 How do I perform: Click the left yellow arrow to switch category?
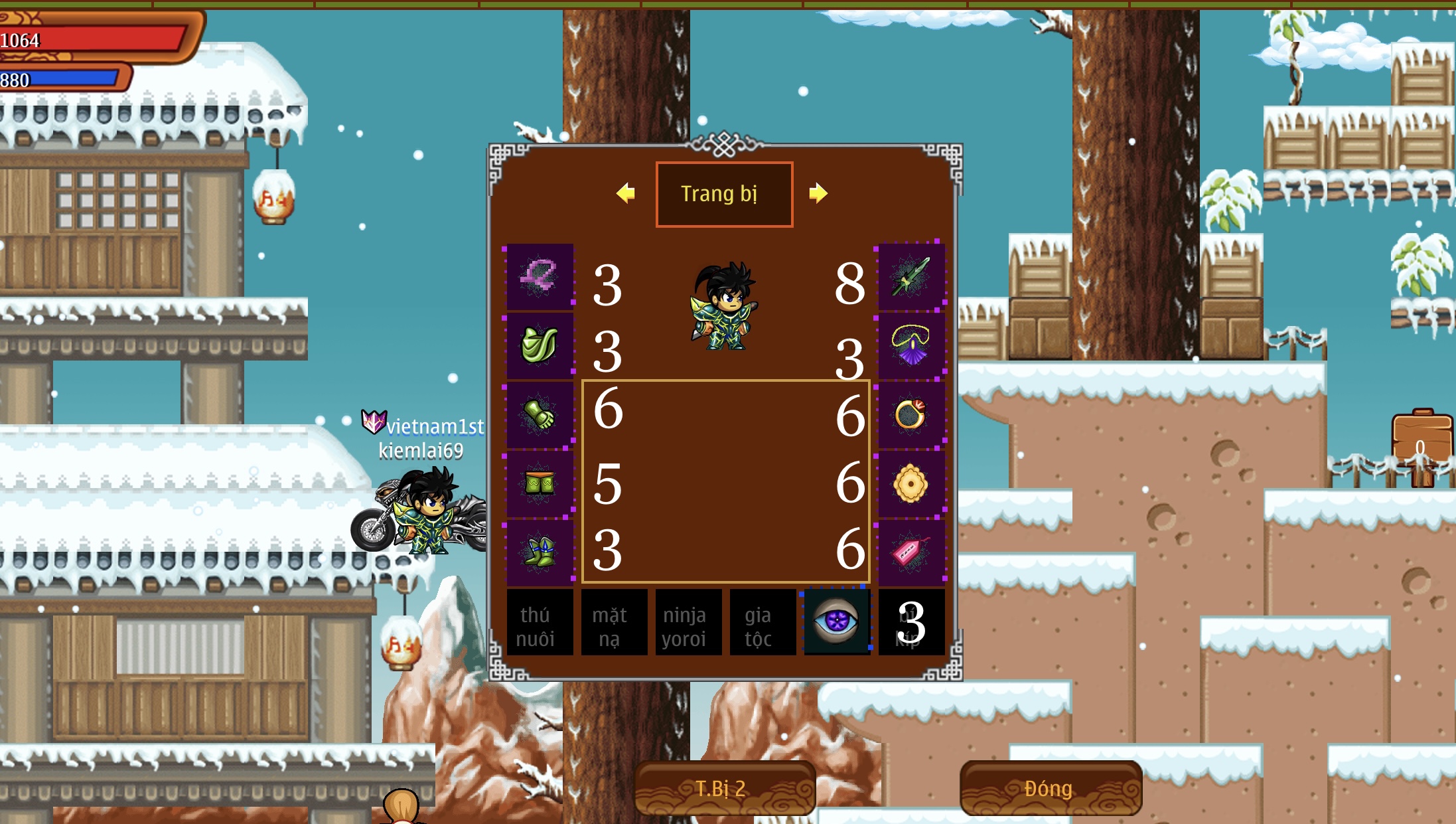(x=626, y=194)
